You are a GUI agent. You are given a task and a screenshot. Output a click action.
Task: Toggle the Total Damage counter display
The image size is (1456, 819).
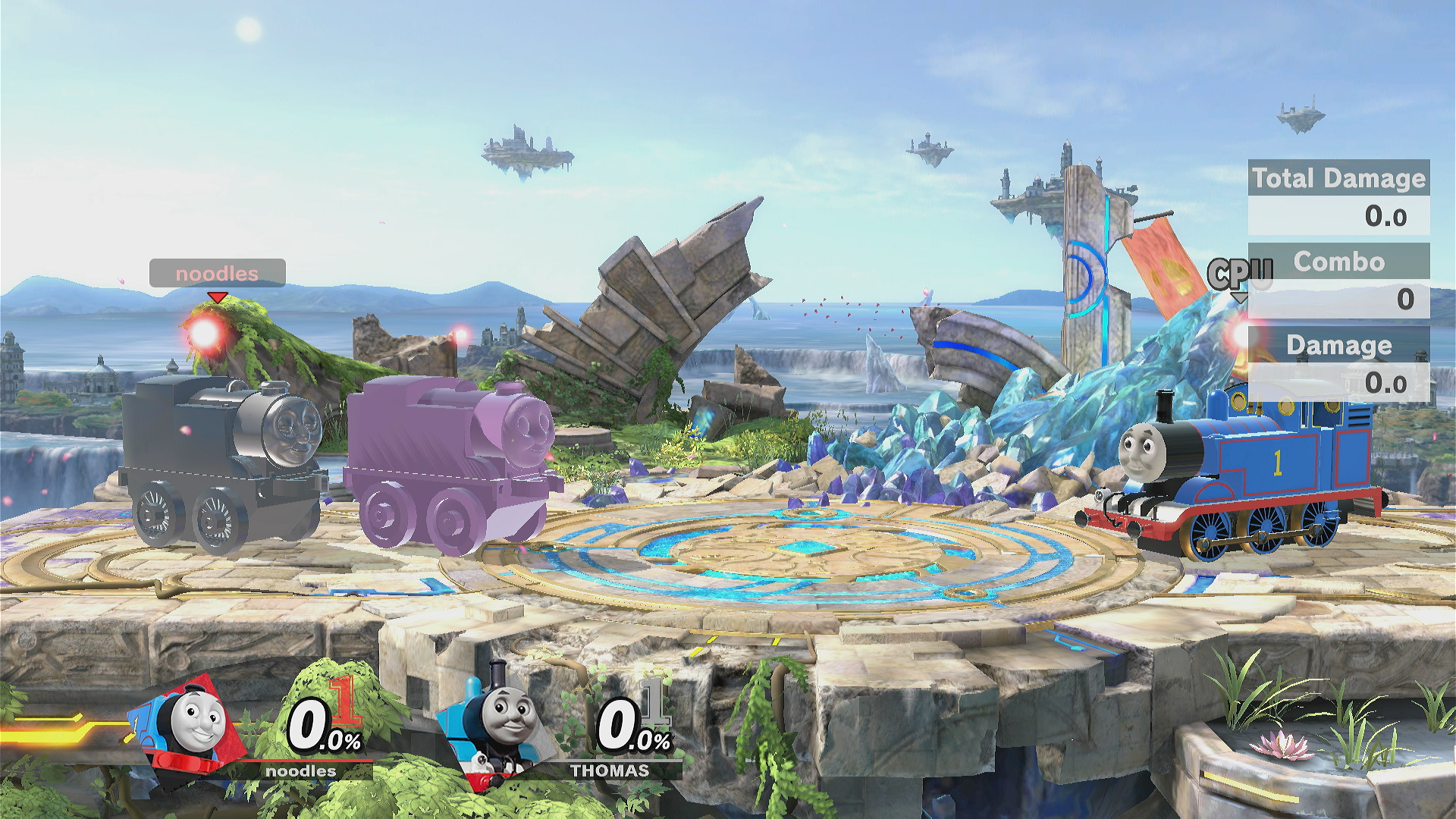(1338, 179)
